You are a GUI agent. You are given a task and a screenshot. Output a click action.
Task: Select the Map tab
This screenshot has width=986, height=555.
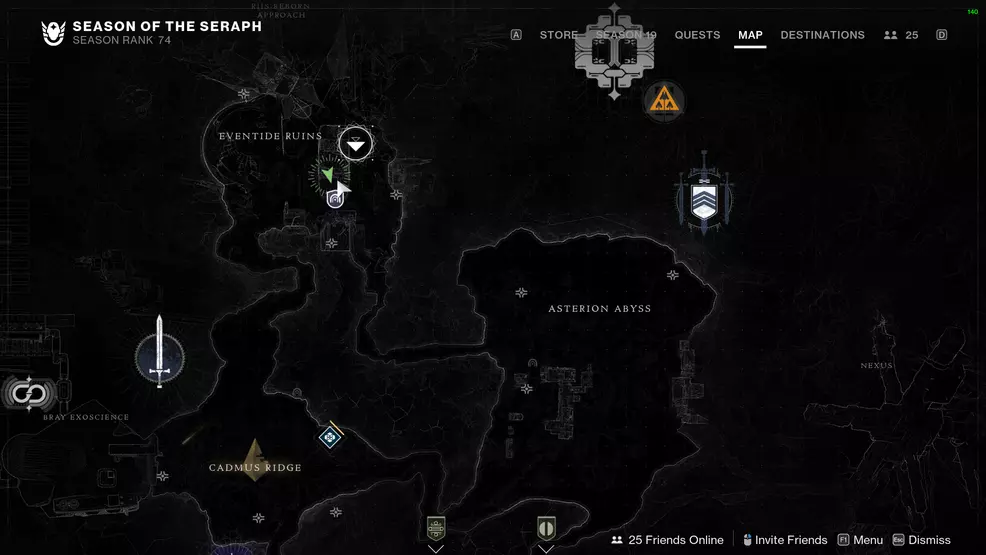pos(750,35)
